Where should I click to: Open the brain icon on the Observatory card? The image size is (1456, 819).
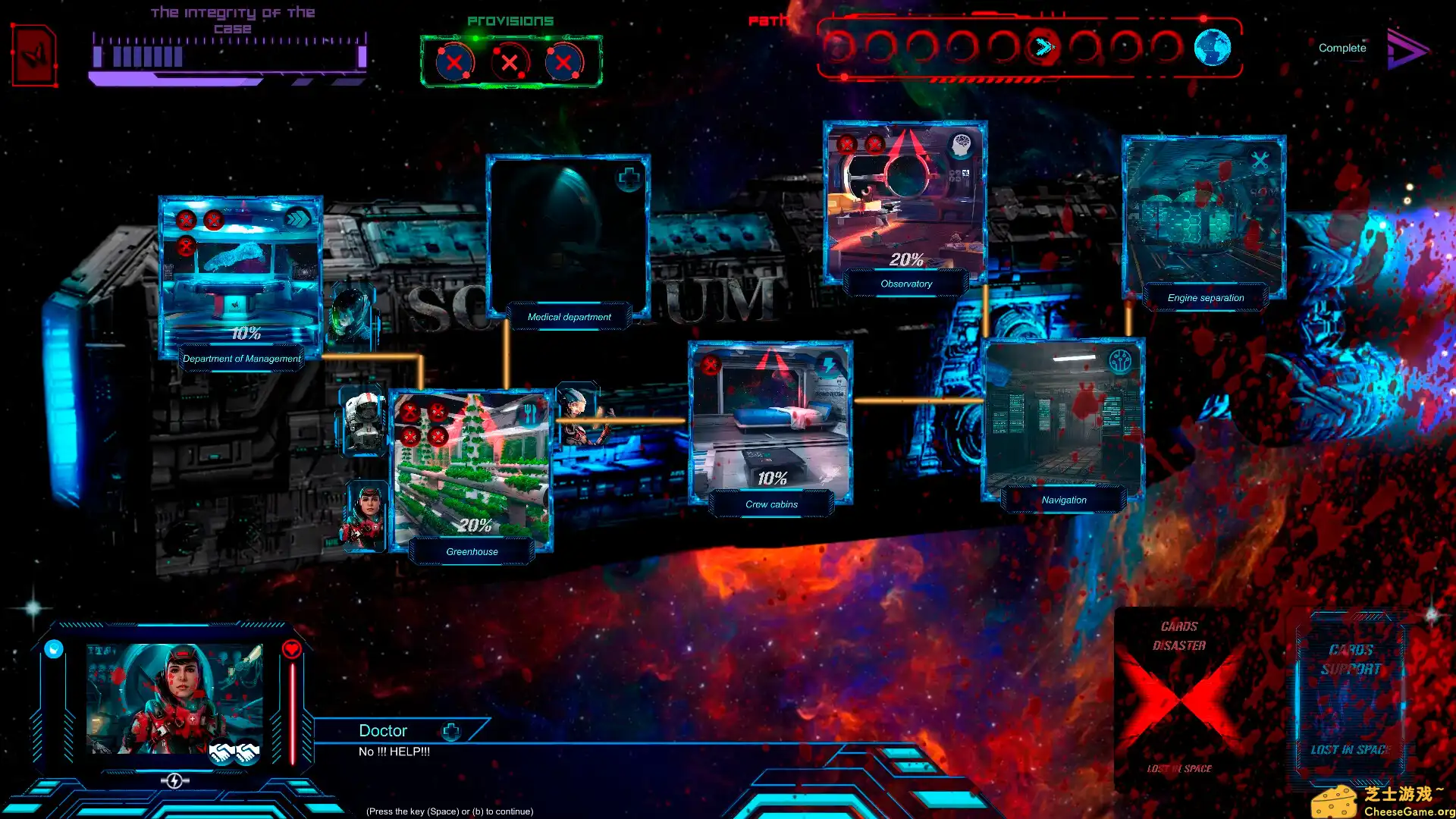pos(960,146)
